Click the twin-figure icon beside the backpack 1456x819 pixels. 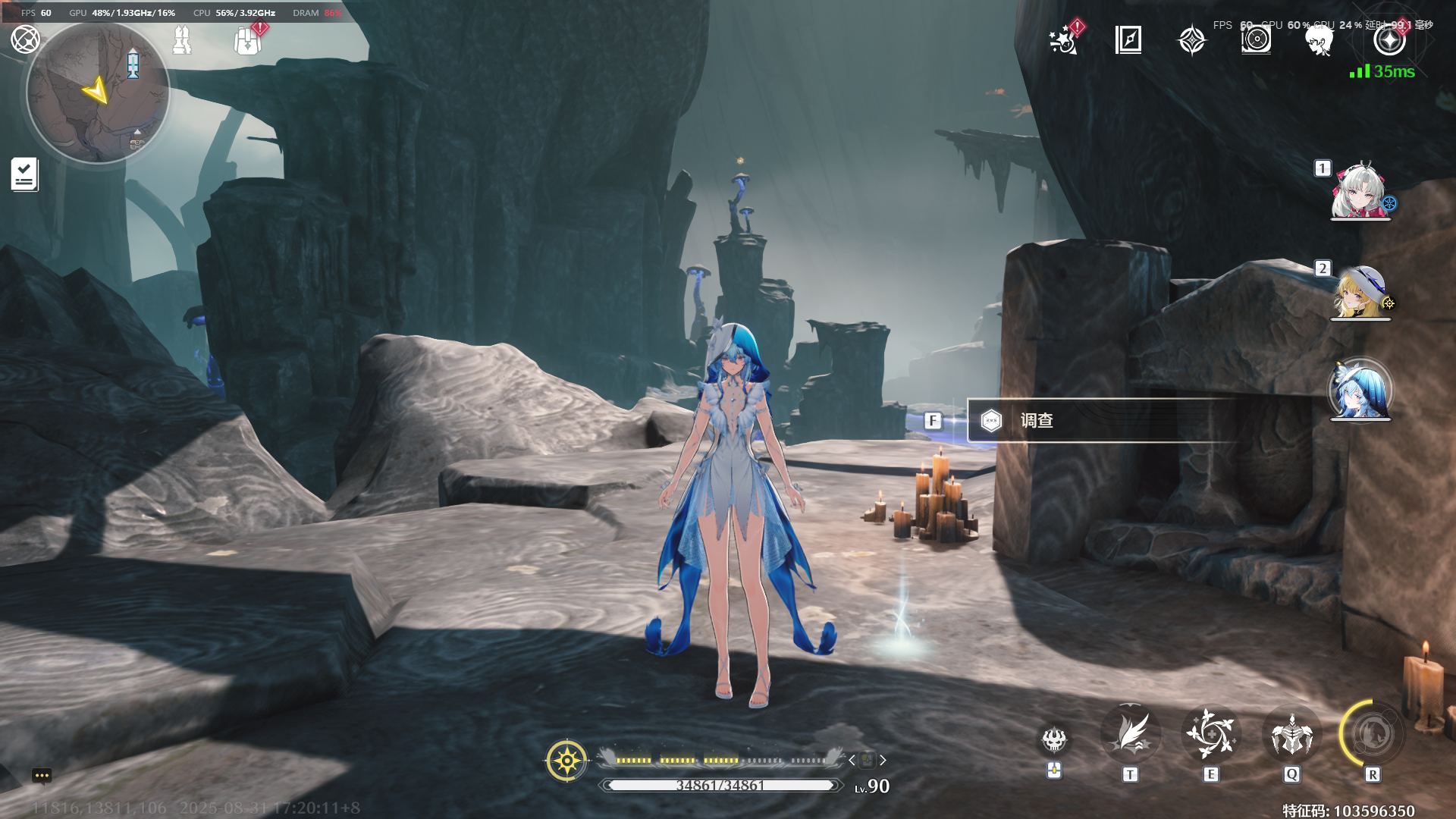click(182, 40)
